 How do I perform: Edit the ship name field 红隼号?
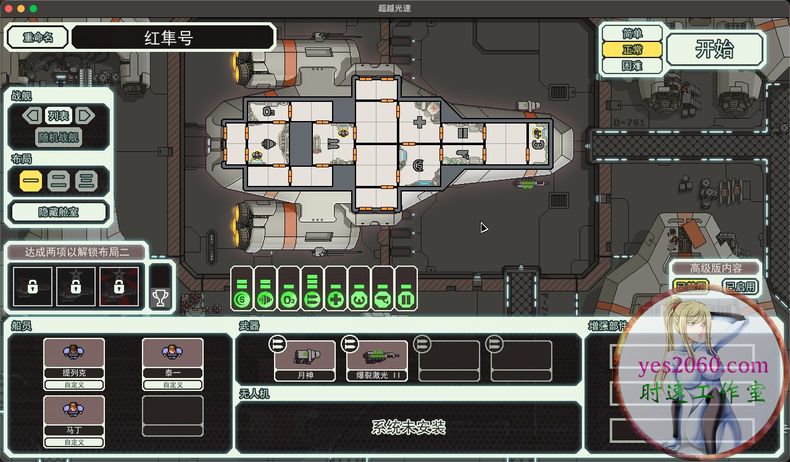tap(173, 38)
